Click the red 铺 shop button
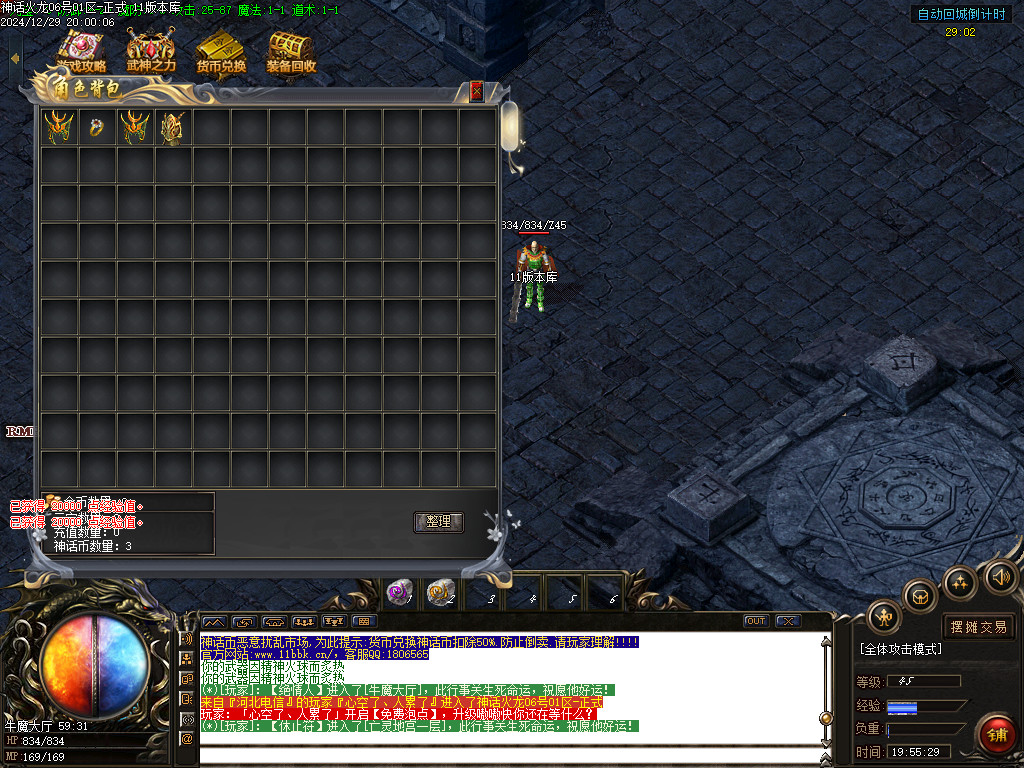 [x=996, y=735]
